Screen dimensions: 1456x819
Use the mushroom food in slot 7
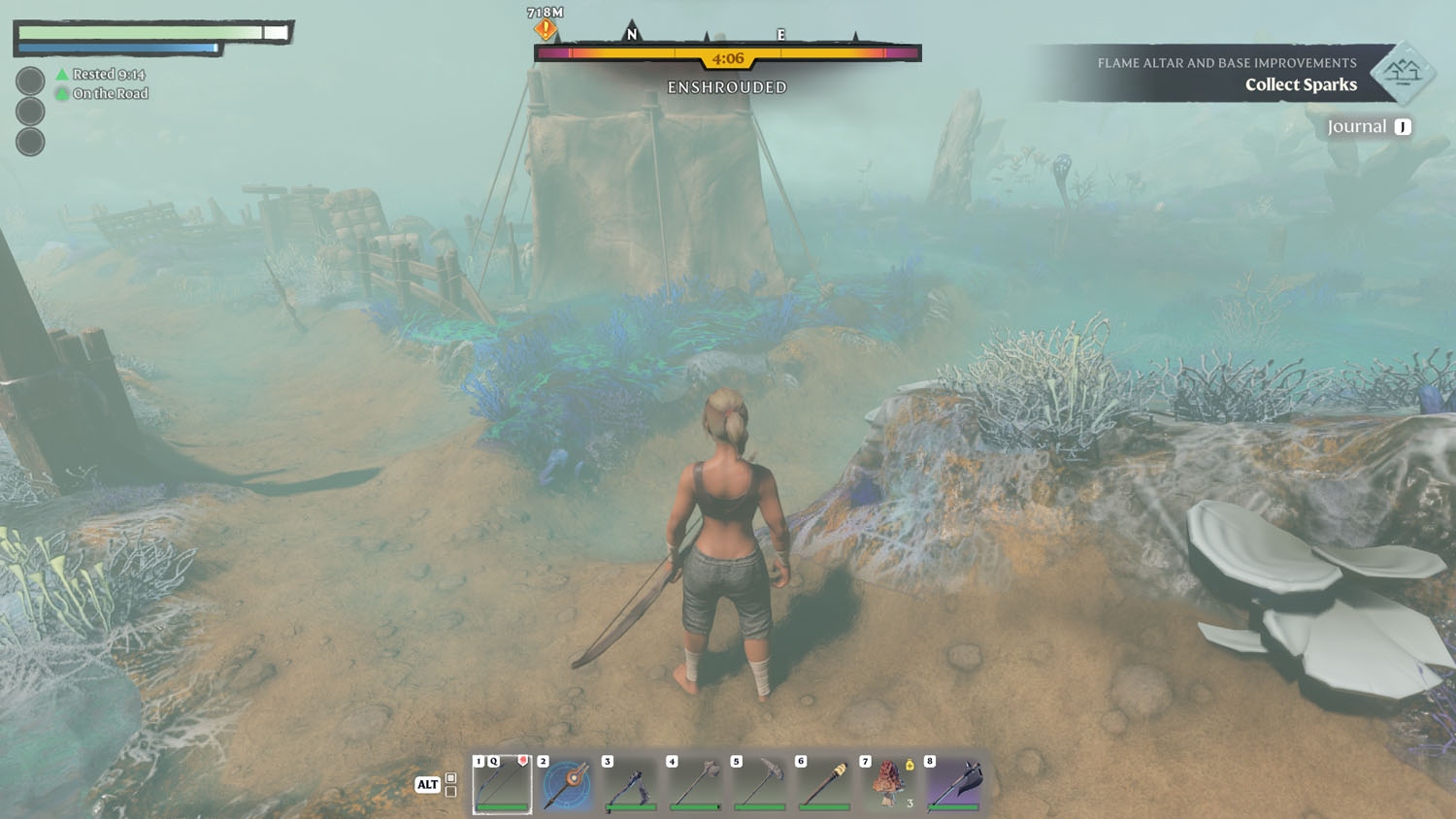[888, 784]
